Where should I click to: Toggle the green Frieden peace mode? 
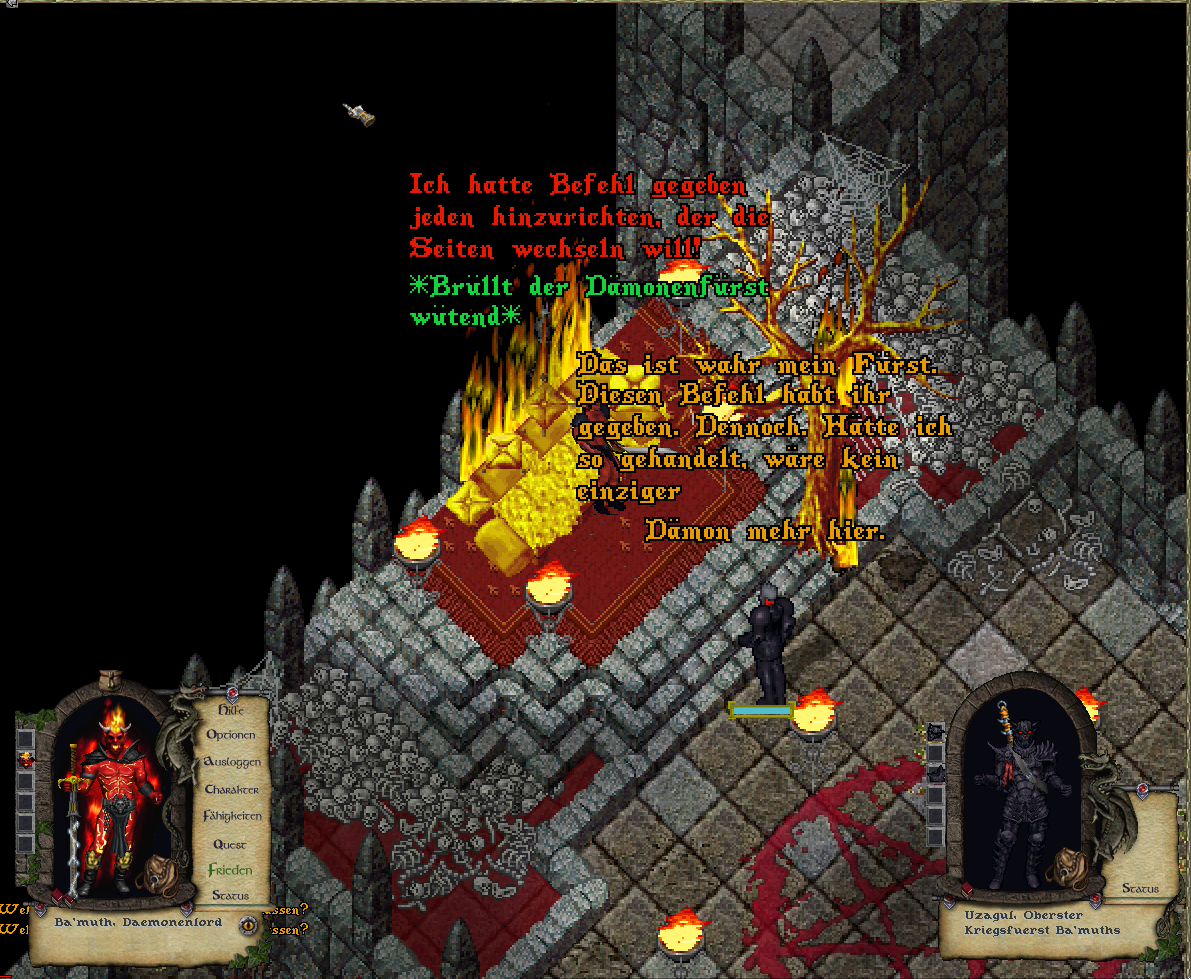coord(230,870)
